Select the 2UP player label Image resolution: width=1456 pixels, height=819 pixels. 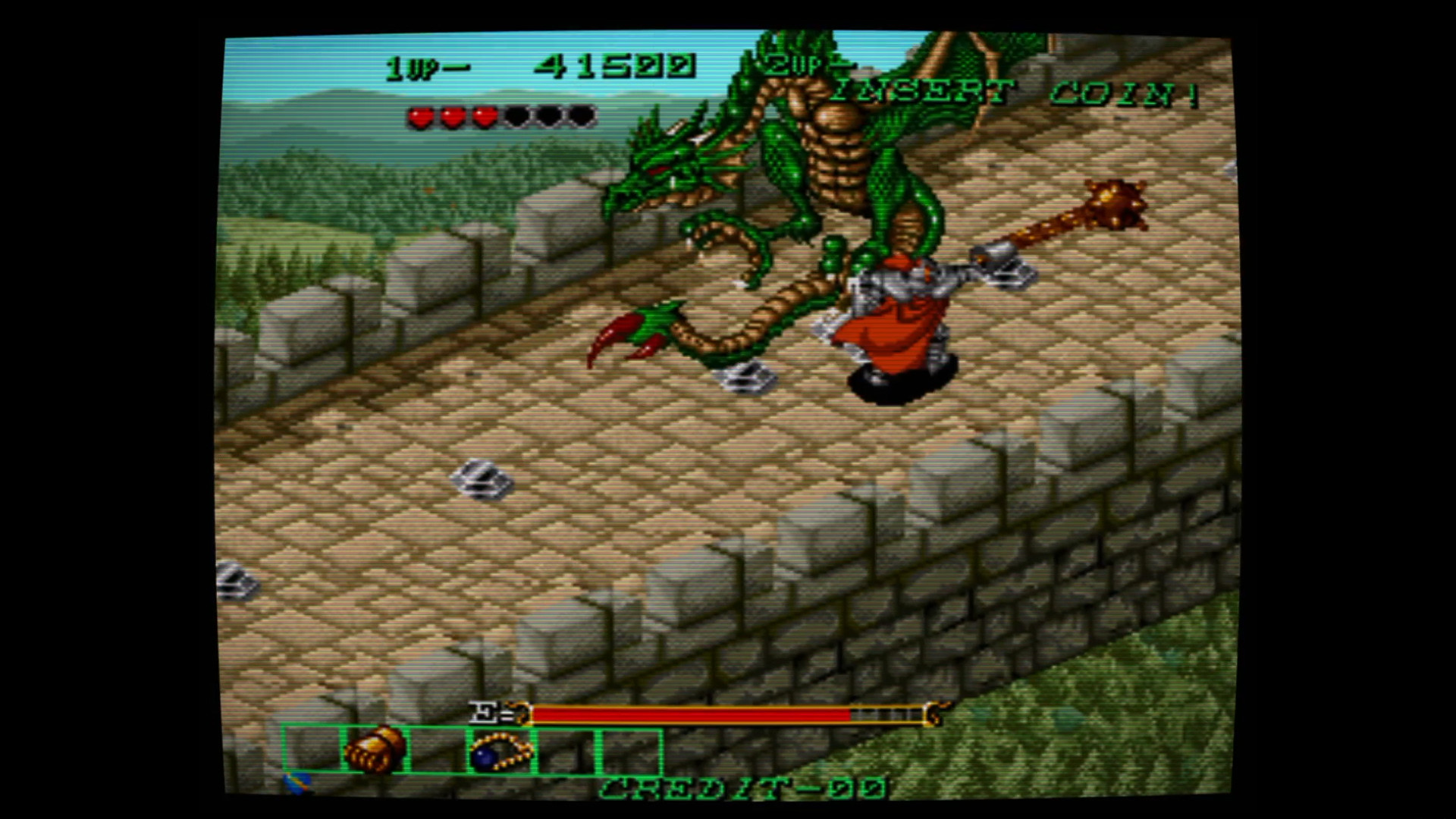[x=800, y=67]
